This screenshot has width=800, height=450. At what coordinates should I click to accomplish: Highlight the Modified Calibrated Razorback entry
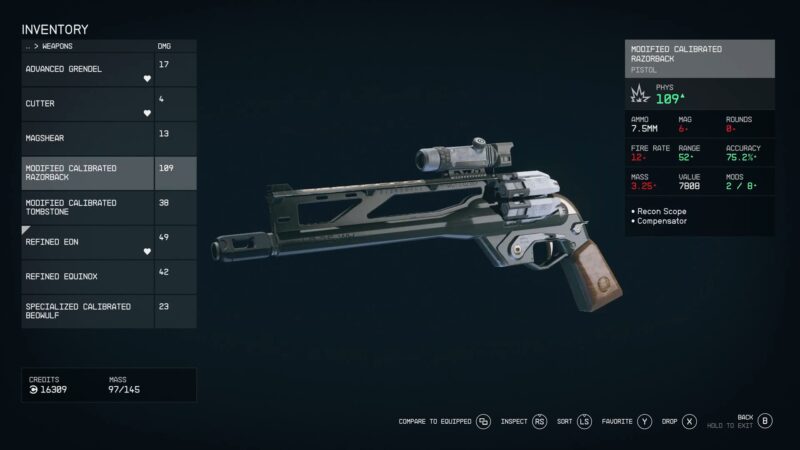(88, 172)
